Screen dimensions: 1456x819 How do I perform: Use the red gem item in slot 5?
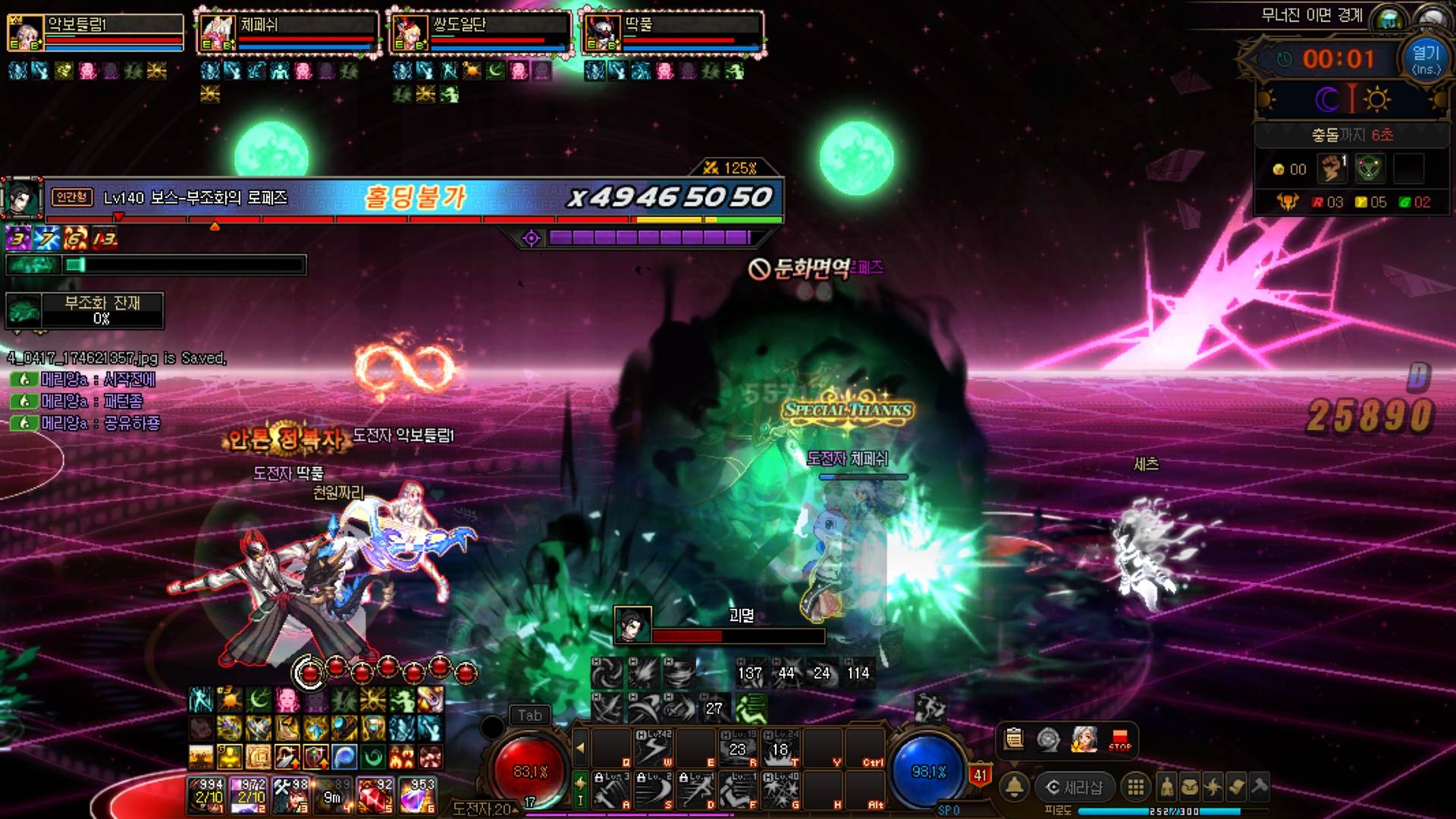tap(375, 795)
